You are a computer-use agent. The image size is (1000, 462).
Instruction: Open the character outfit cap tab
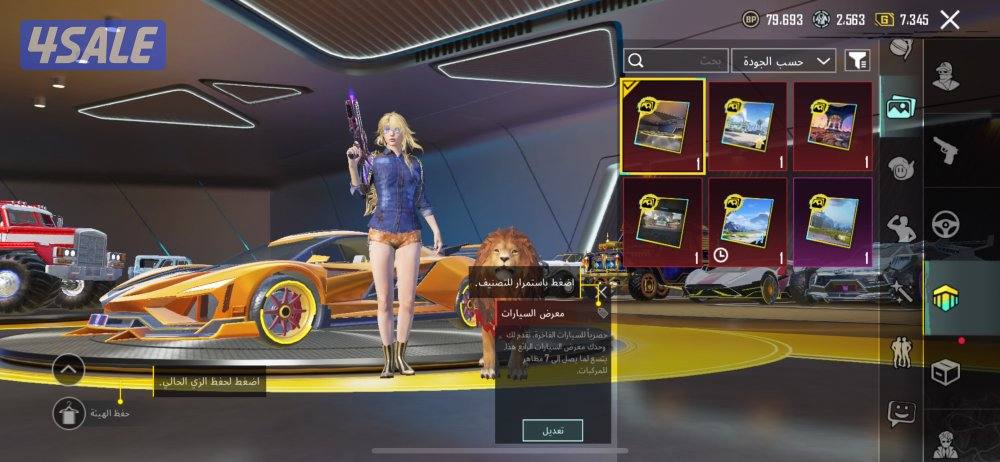pyautogui.click(x=946, y=77)
